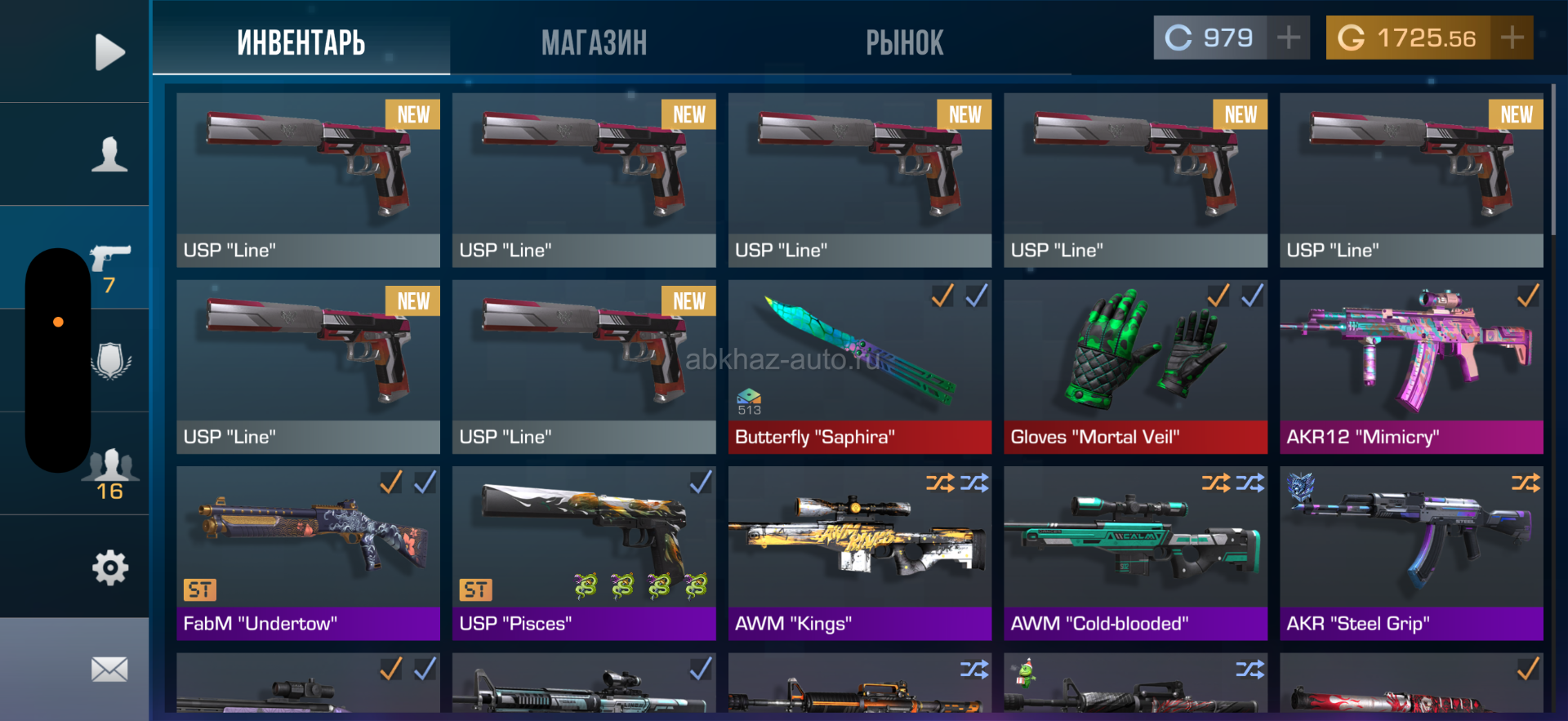
Task: Open the gear settings menu
Action: (110, 567)
